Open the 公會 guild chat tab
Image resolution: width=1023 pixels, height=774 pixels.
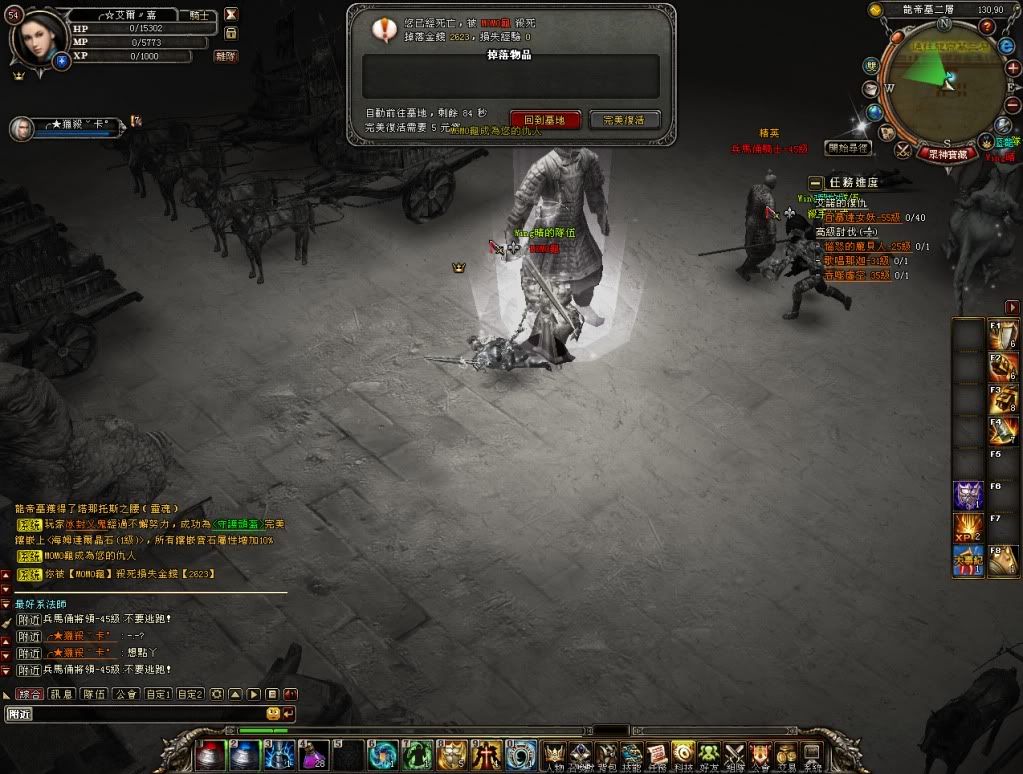[125, 694]
